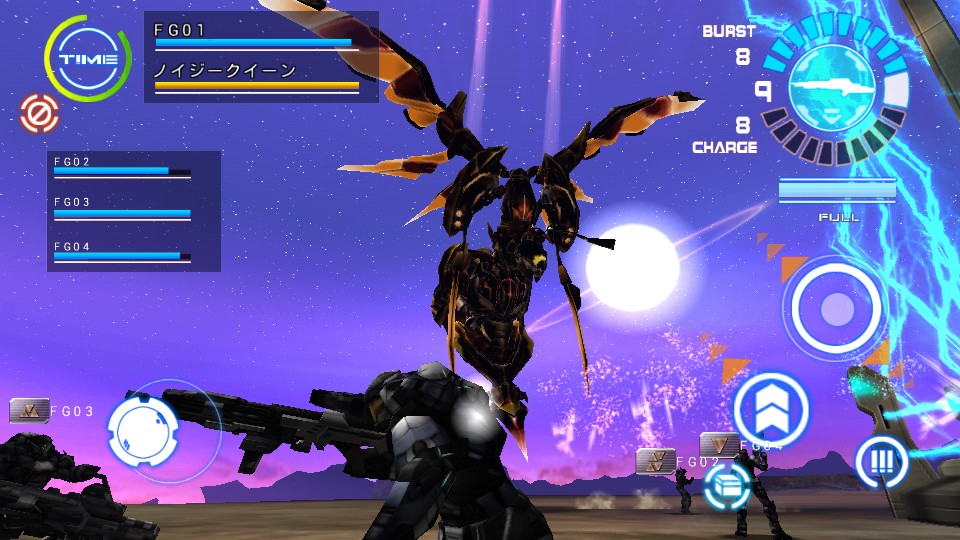The height and width of the screenshot is (540, 960).
Task: Tap the circular TIME gauge
Action: (88, 59)
